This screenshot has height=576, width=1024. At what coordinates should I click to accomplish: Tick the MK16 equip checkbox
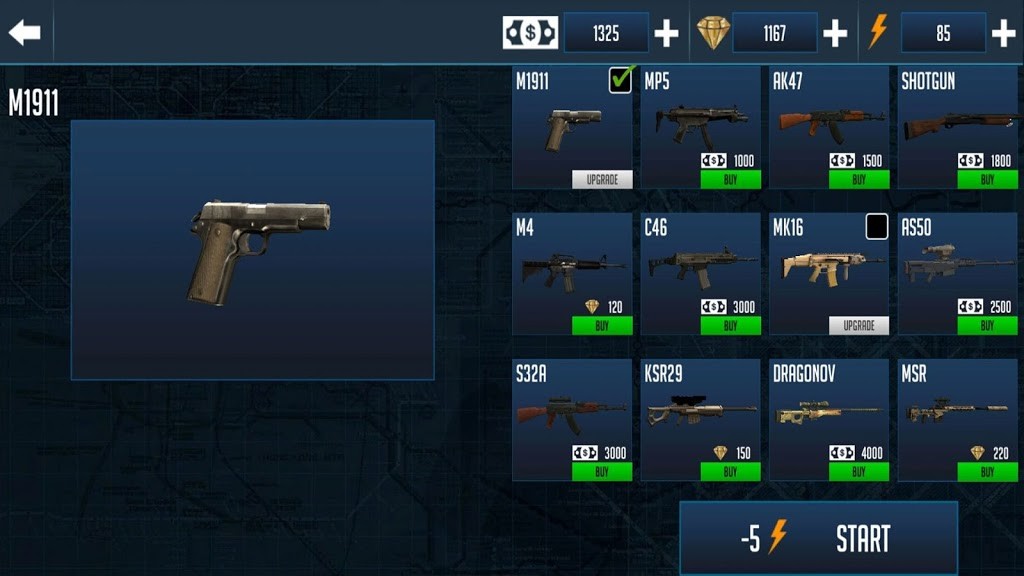click(x=877, y=227)
